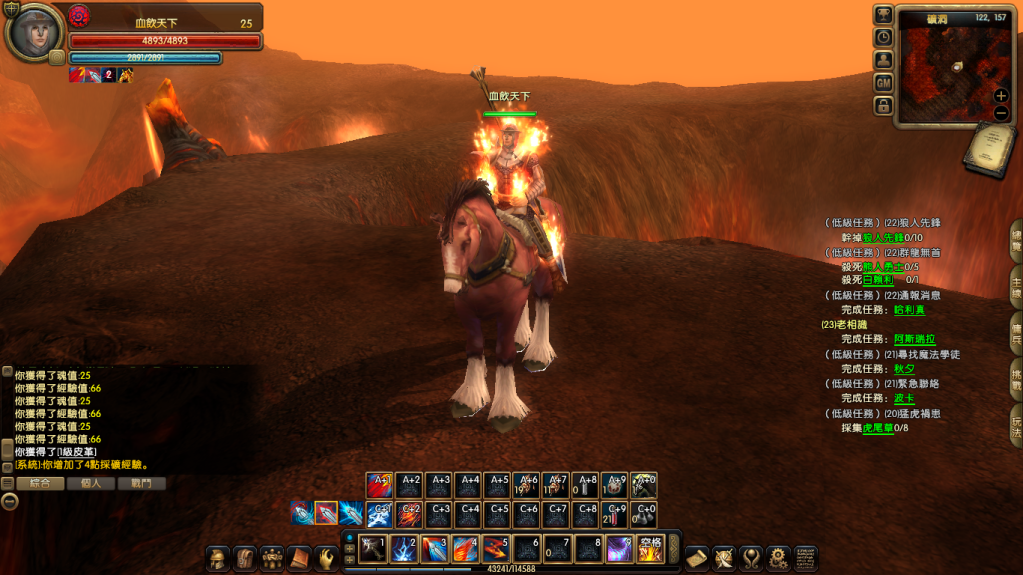Click the 哈利真 quest target link
Image resolution: width=1023 pixels, height=575 pixels.
[x=909, y=310]
